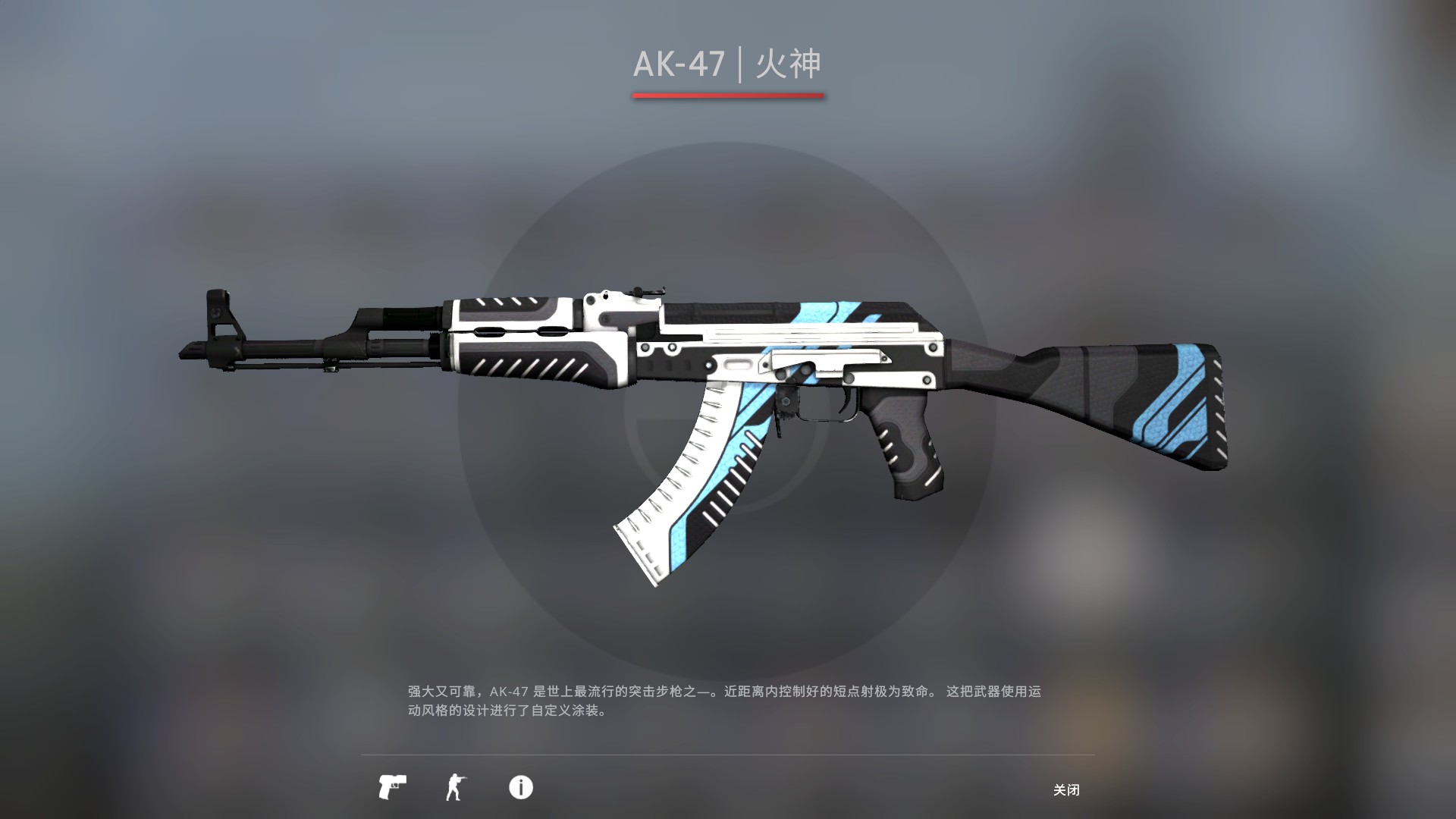Click the red underline beneath the title
This screenshot has height=819, width=1456.
coord(729,95)
